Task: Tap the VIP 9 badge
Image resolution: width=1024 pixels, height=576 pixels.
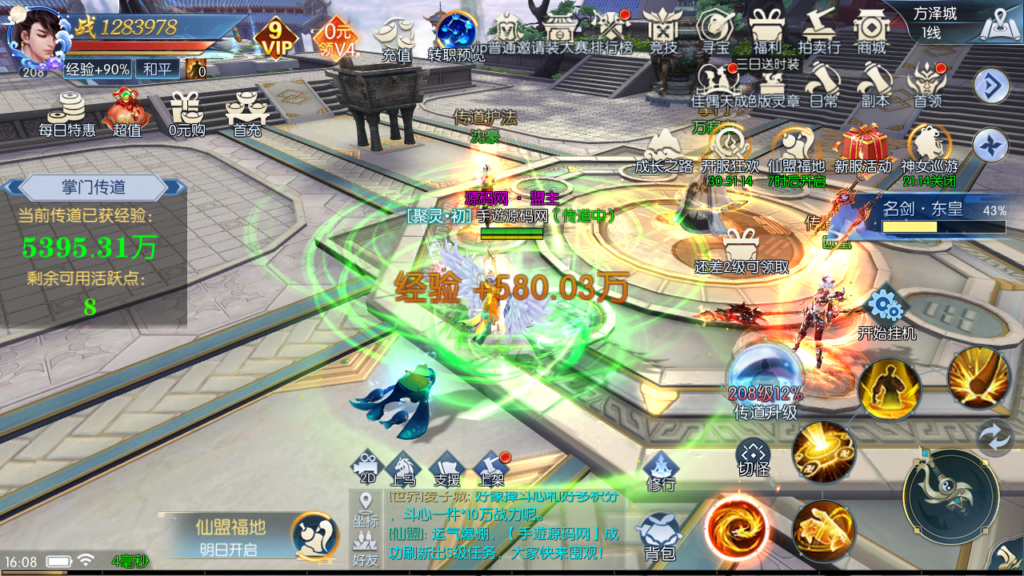Action: pos(274,38)
